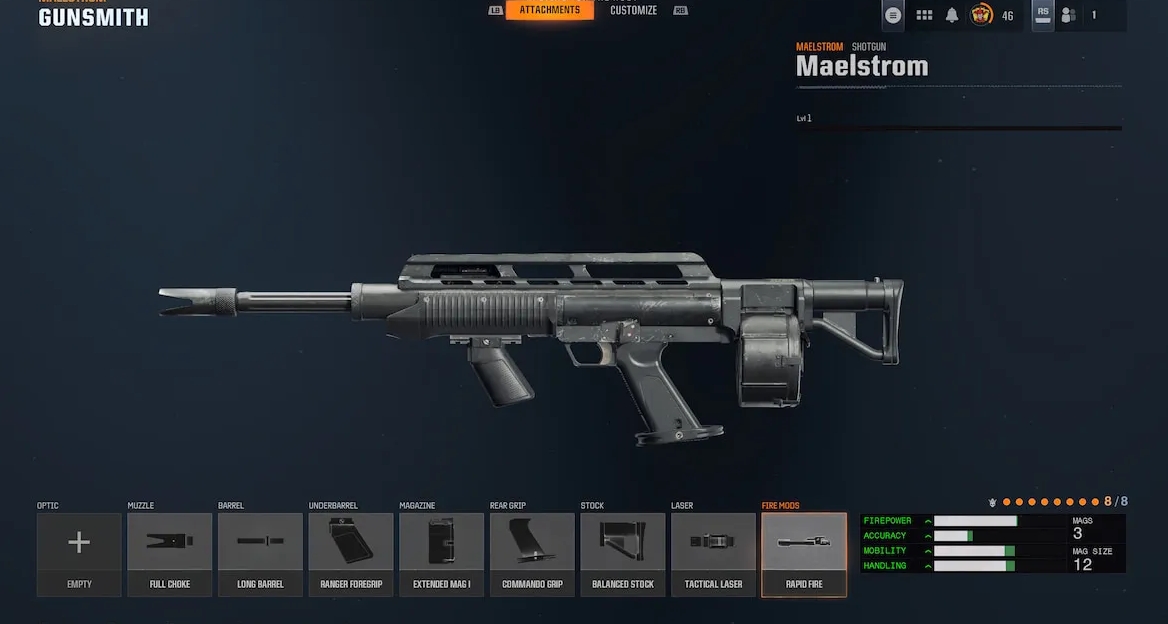Select the empty Optic slot
This screenshot has height=624, width=1168.
pyautogui.click(x=79, y=554)
